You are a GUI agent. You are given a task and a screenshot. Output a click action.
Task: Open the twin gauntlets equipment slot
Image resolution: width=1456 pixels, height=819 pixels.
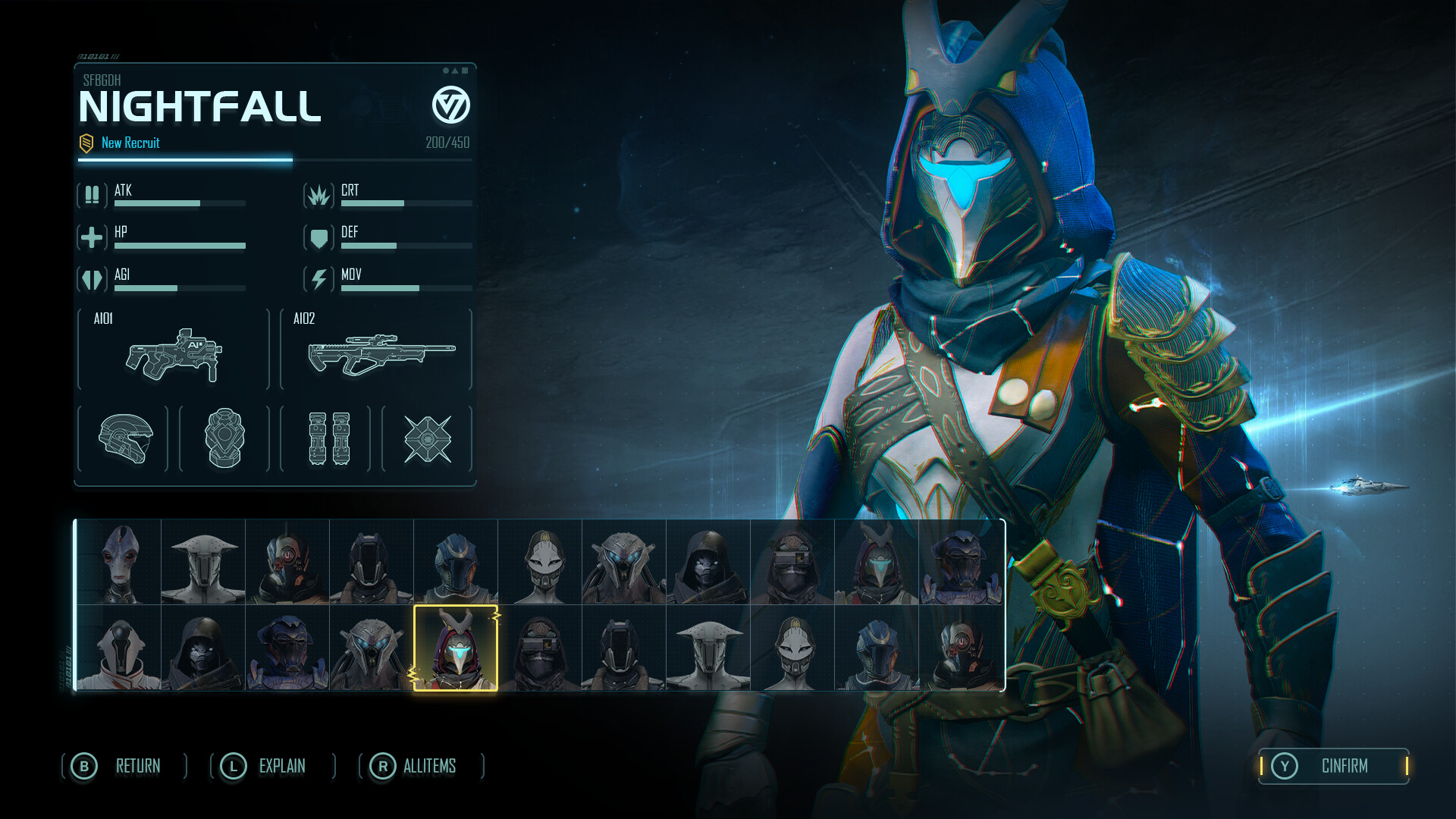click(326, 438)
